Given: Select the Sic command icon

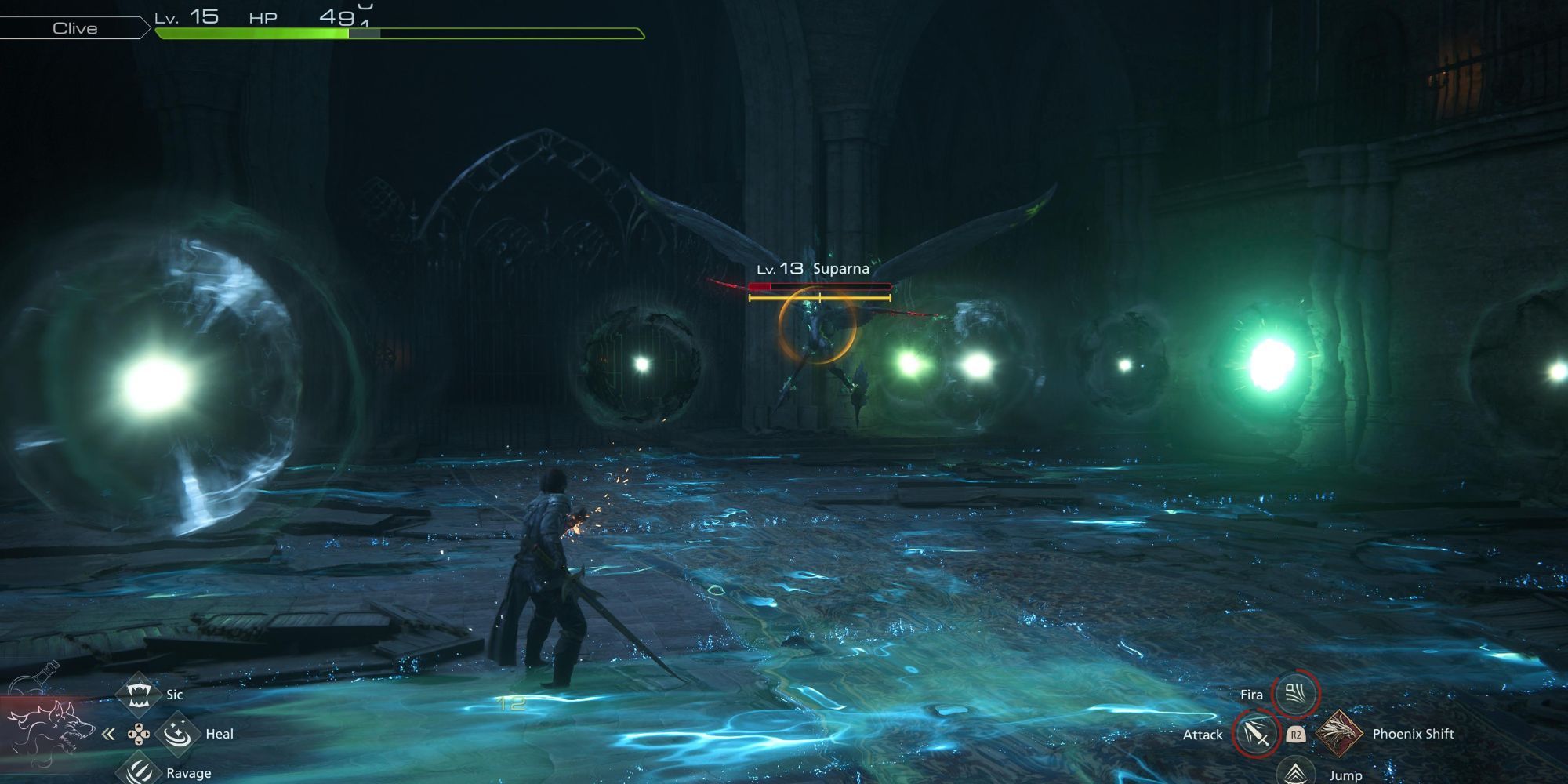Looking at the screenshot, I should (140, 695).
